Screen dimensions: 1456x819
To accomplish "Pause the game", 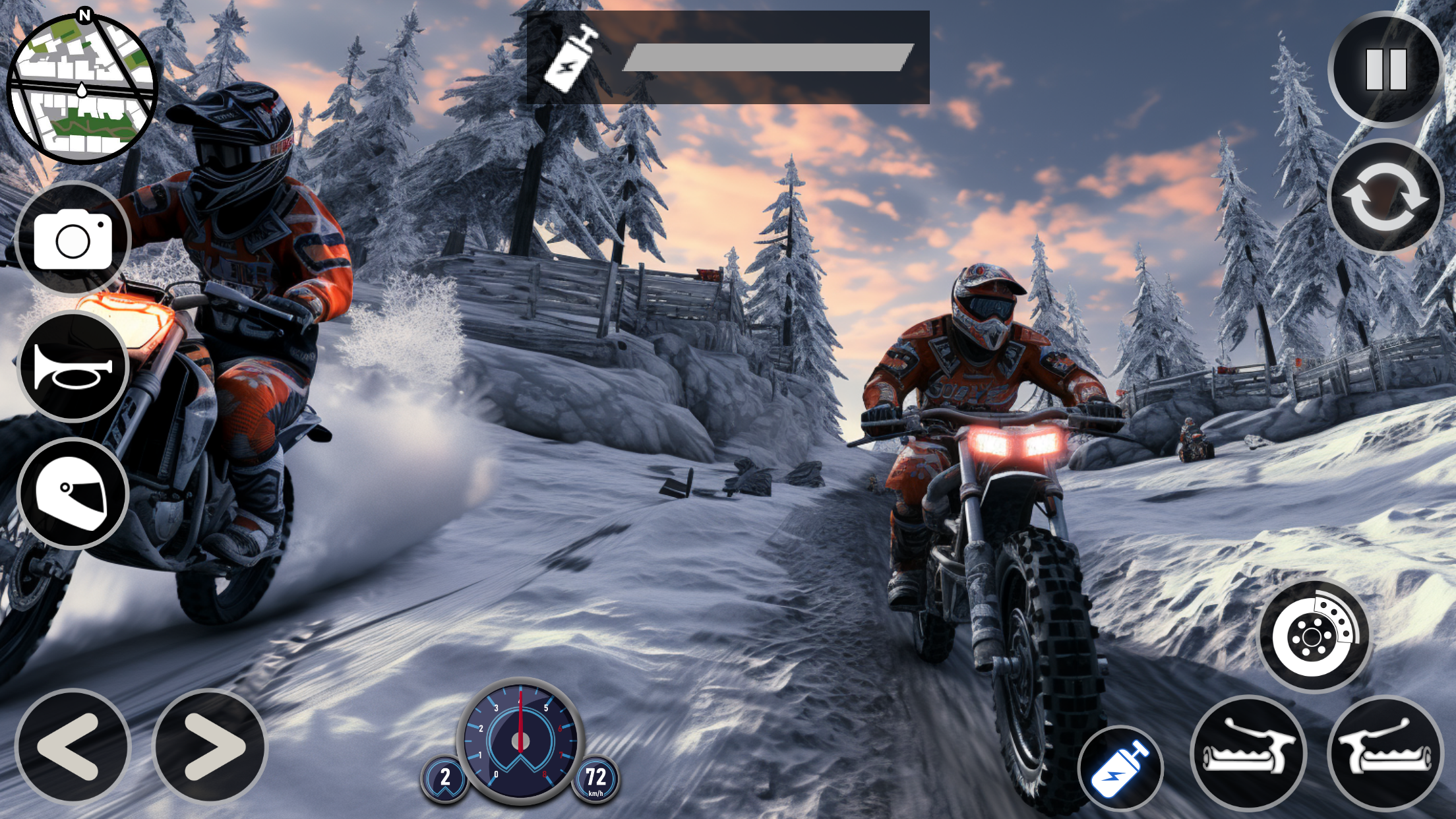I will 1385,69.
